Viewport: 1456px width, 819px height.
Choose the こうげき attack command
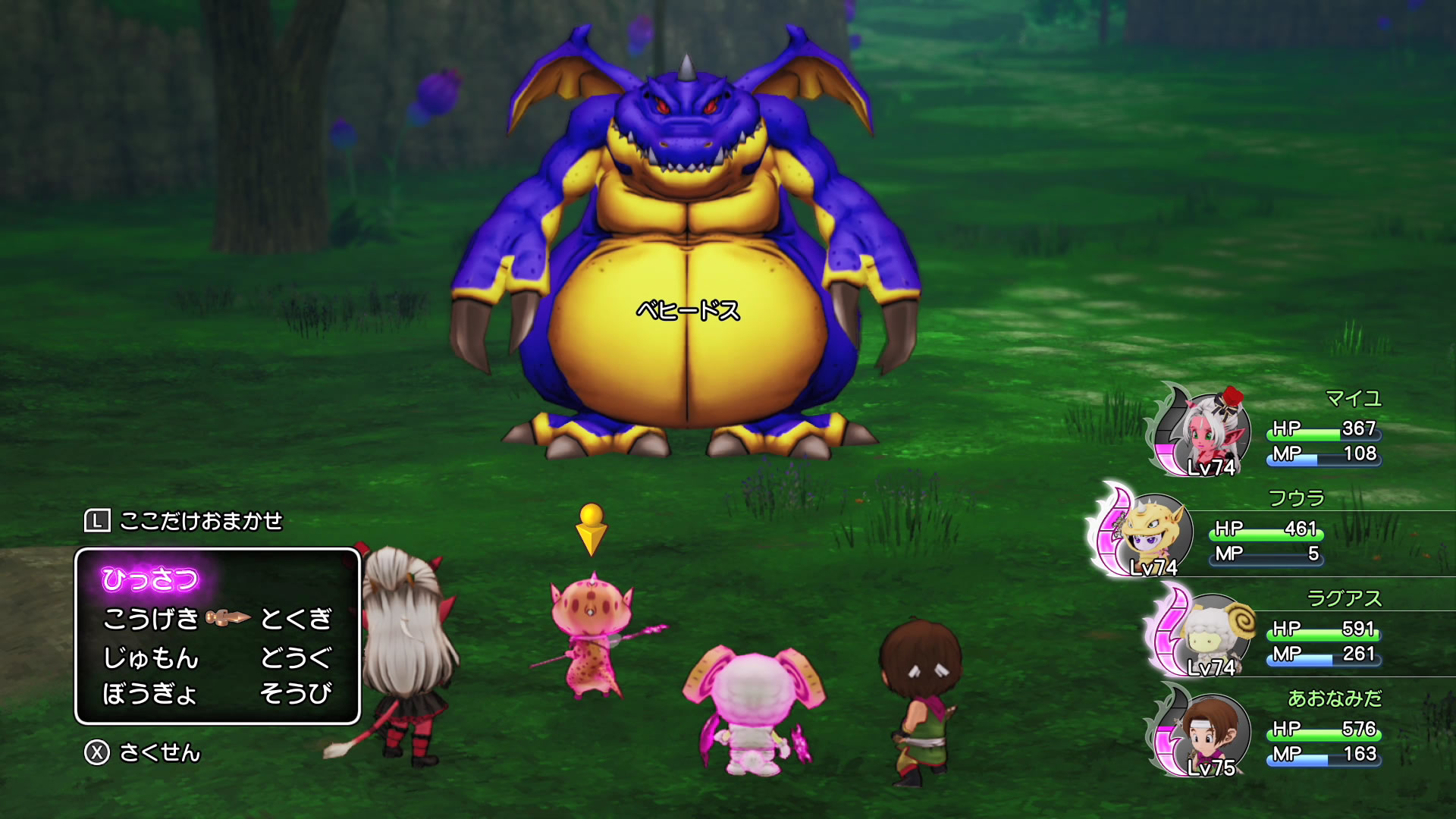pyautogui.click(x=151, y=619)
